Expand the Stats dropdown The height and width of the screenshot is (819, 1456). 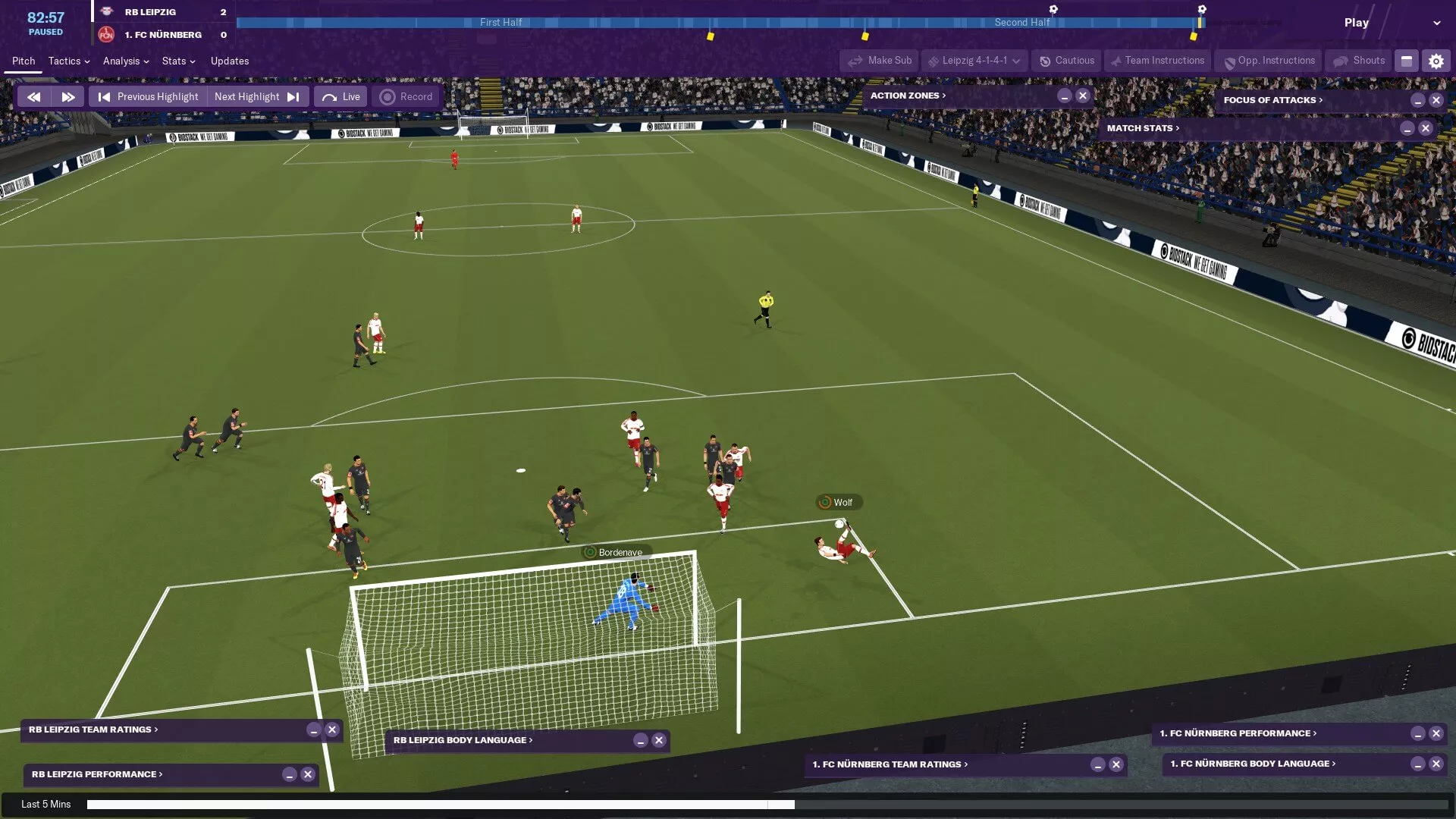(178, 61)
